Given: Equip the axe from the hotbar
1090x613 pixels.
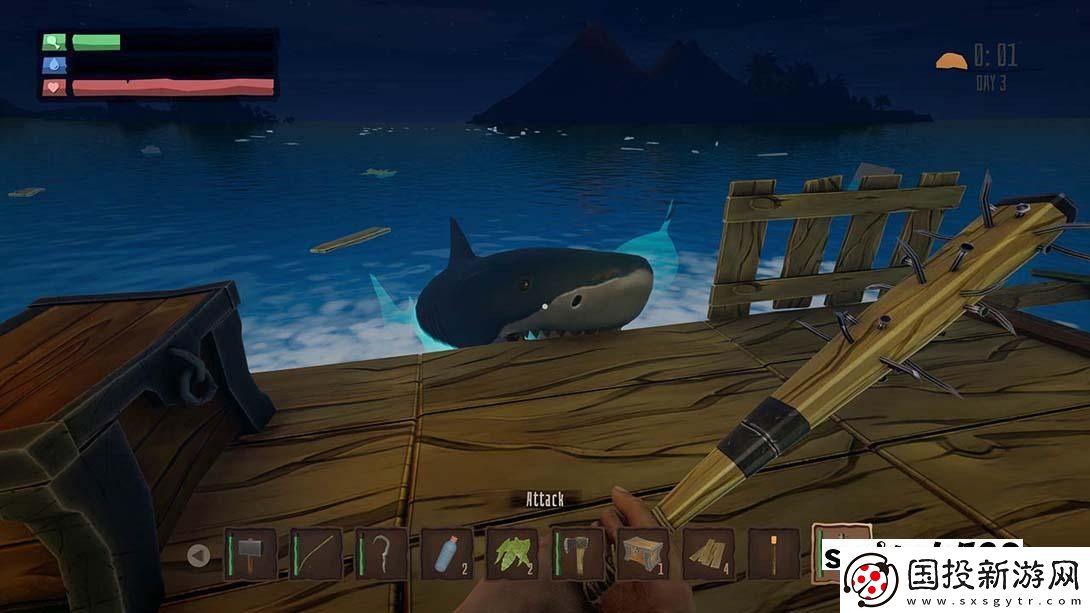Looking at the screenshot, I should tap(577, 553).
